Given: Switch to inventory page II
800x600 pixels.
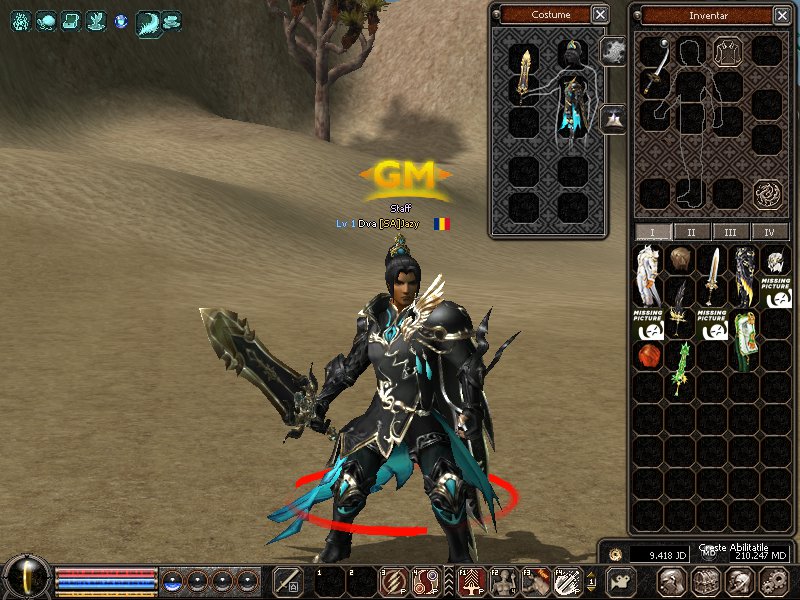Looking at the screenshot, I should pyautogui.click(x=692, y=232).
